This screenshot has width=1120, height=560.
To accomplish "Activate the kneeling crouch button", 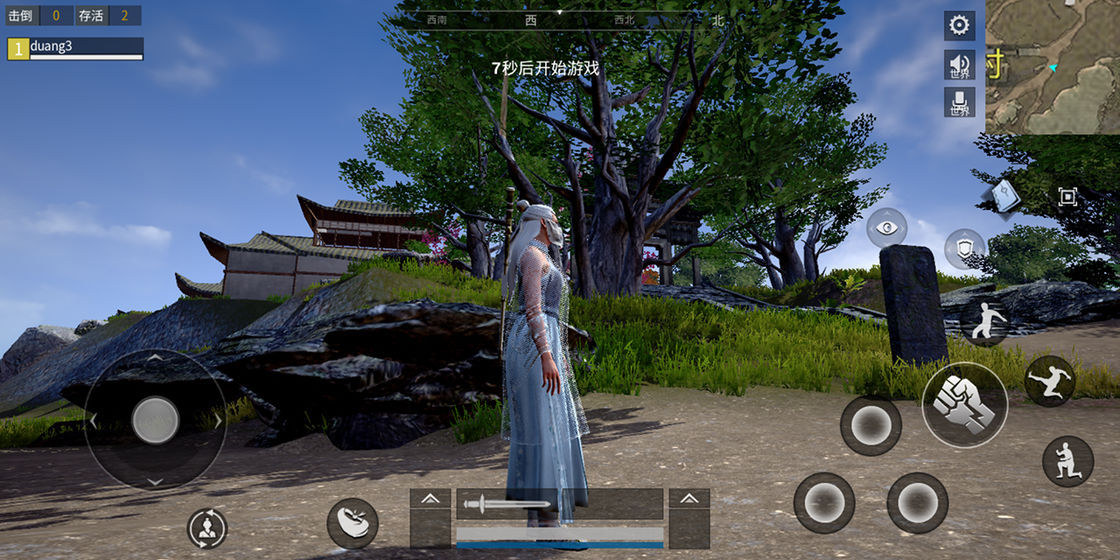I will 1067,461.
